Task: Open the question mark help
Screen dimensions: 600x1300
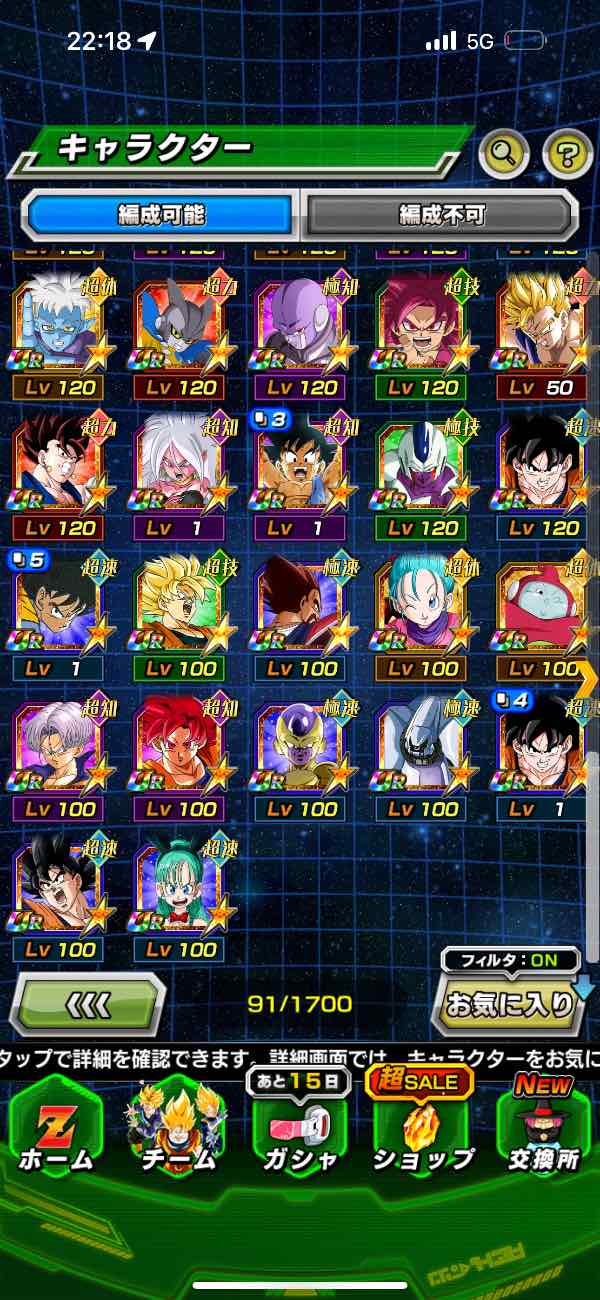Action: 567,153
